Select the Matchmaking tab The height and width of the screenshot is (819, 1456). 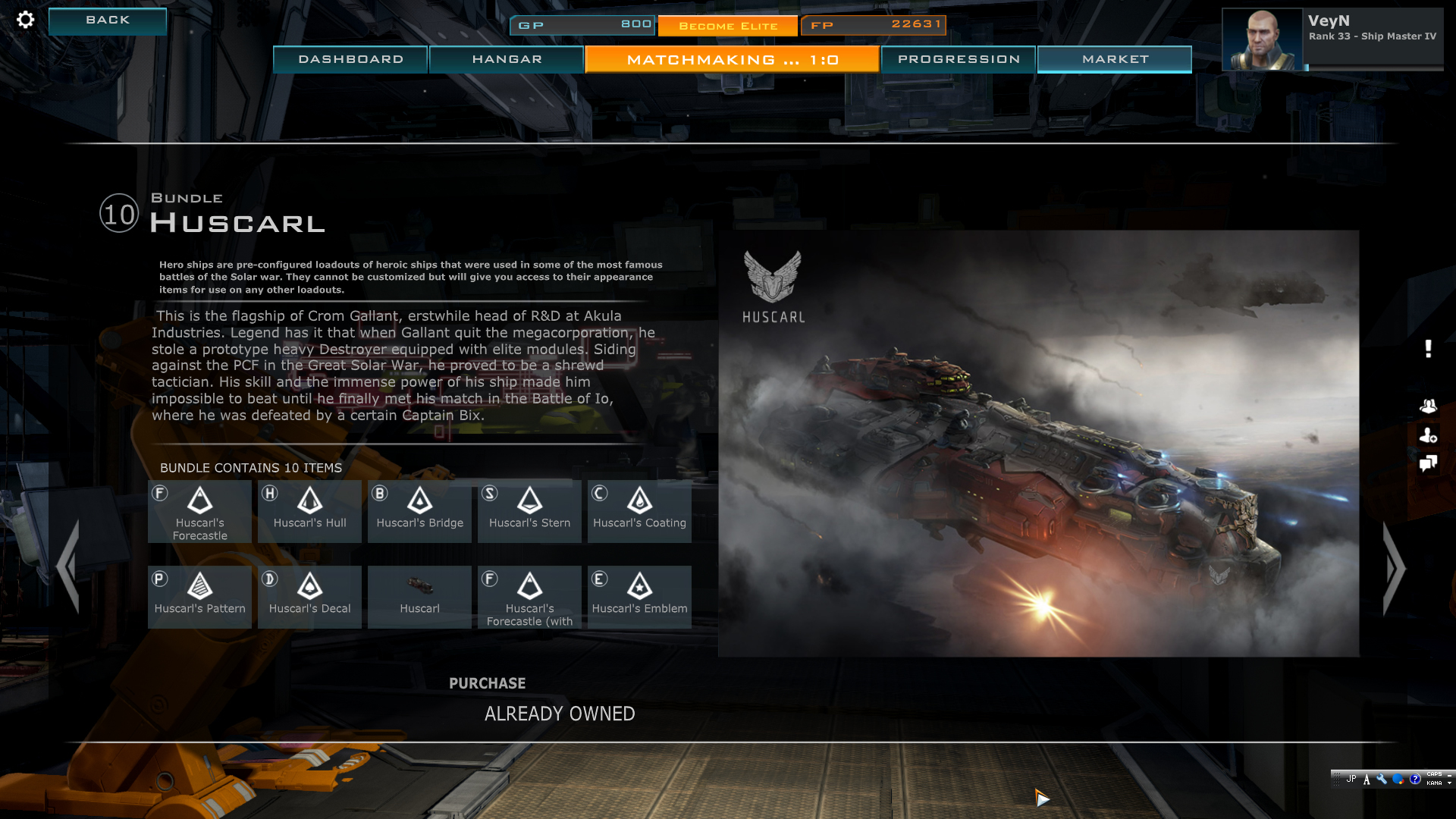point(732,59)
